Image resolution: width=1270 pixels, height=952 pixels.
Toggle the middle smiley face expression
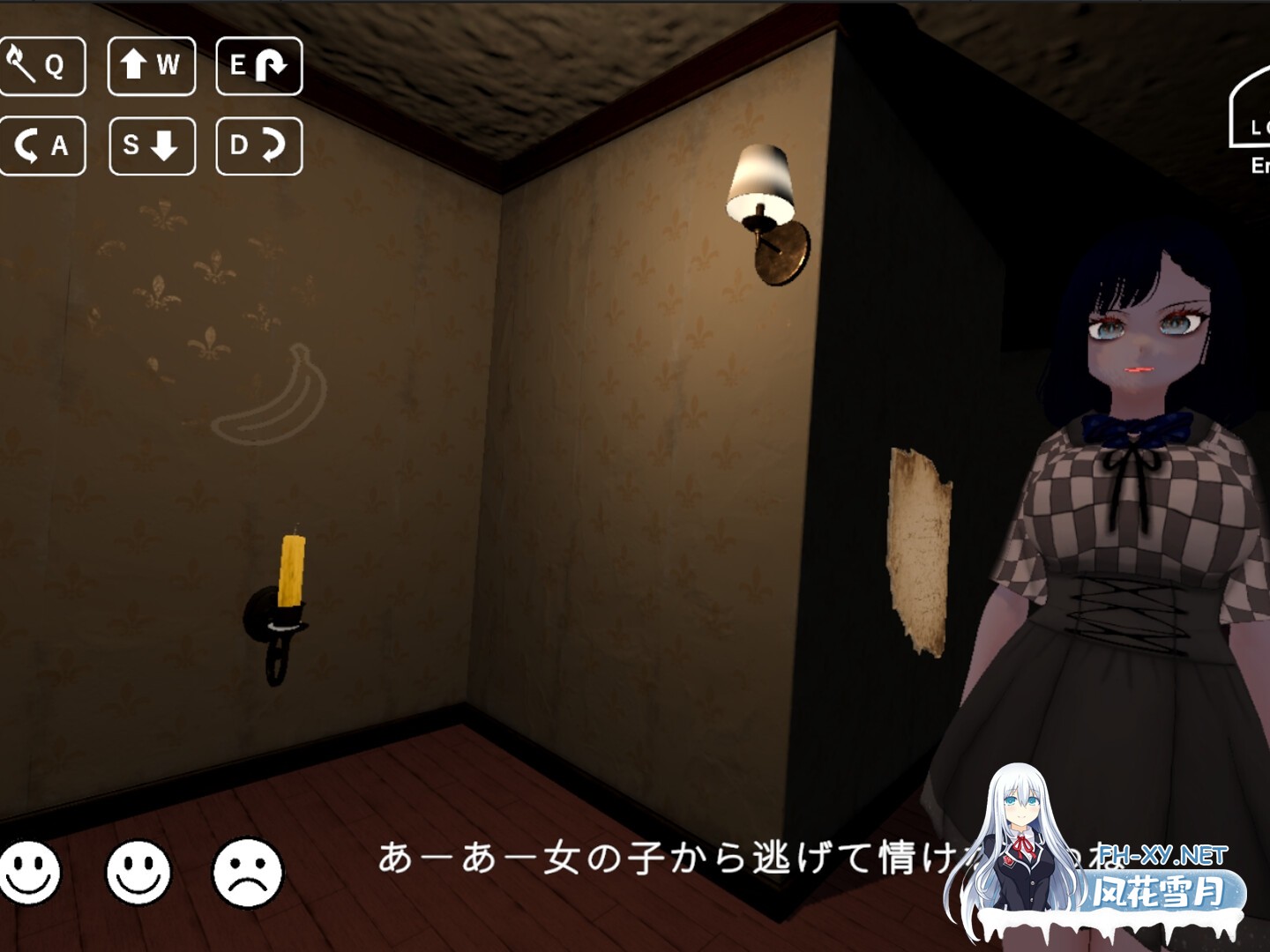[140, 873]
